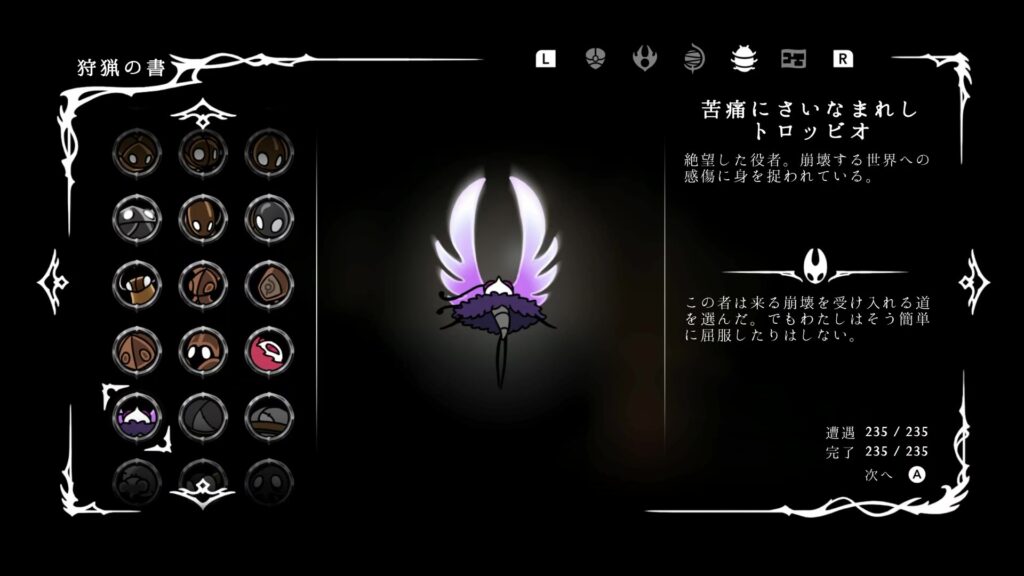
Task: Open the wrapped spool tab
Action: click(694, 58)
